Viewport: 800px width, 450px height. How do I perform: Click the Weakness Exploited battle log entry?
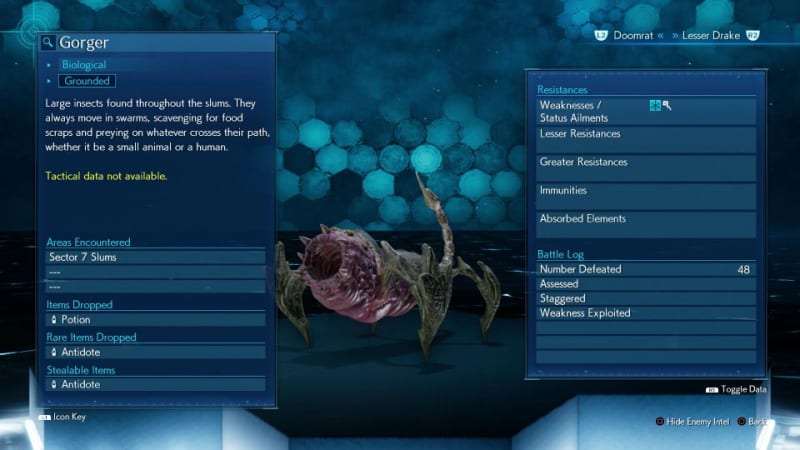point(645,313)
